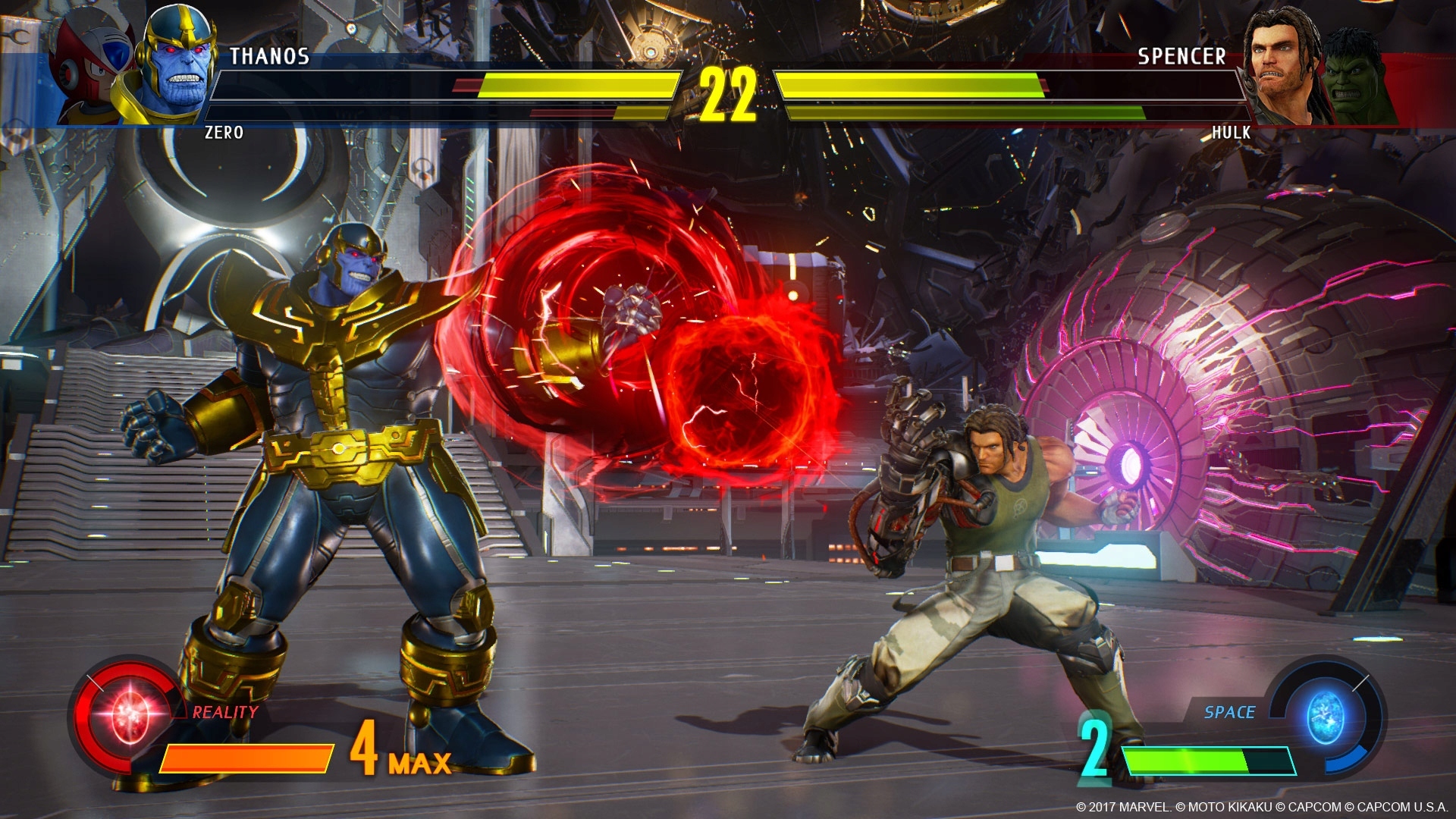Image resolution: width=1456 pixels, height=819 pixels.
Task: Select the Spencer character portrait
Action: pyautogui.click(x=1285, y=57)
